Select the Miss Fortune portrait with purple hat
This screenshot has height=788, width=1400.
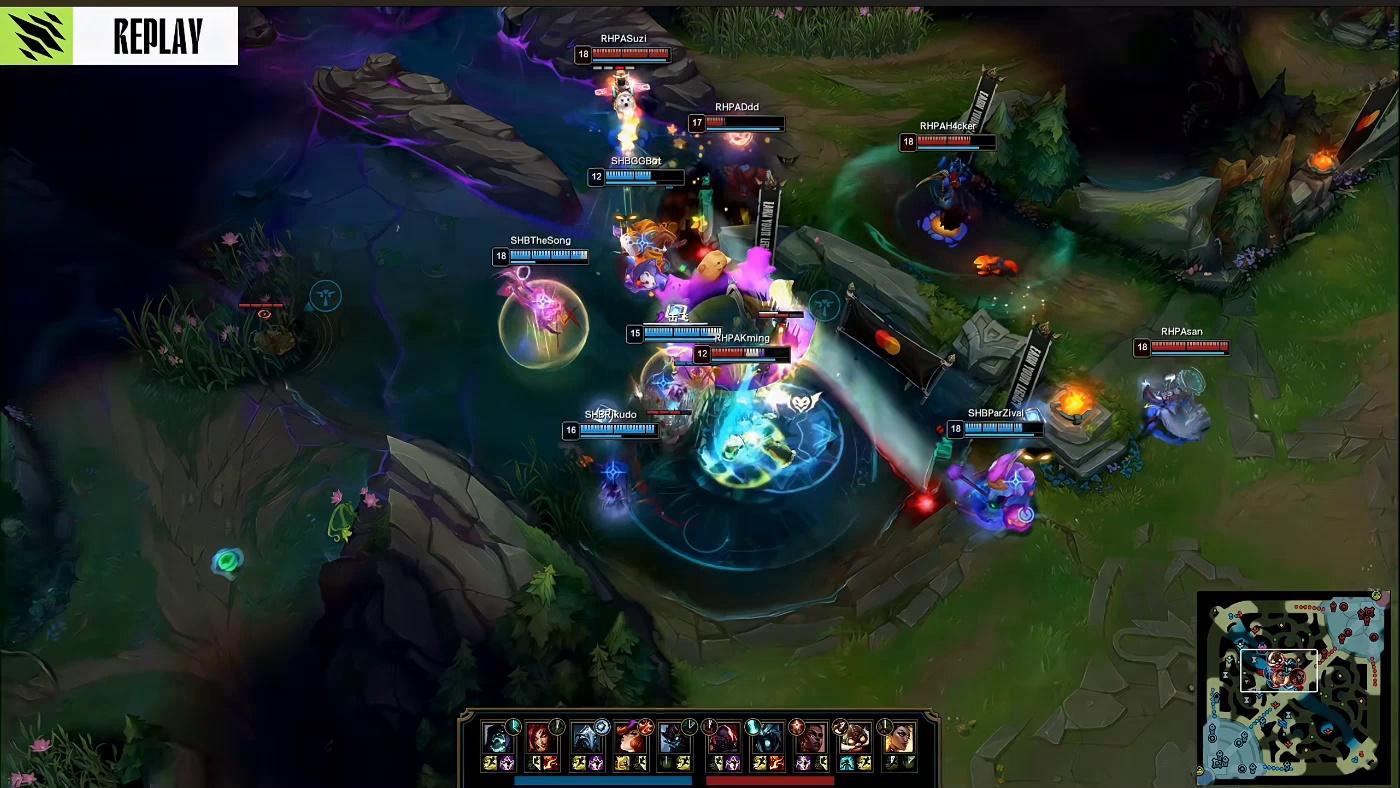click(630, 738)
